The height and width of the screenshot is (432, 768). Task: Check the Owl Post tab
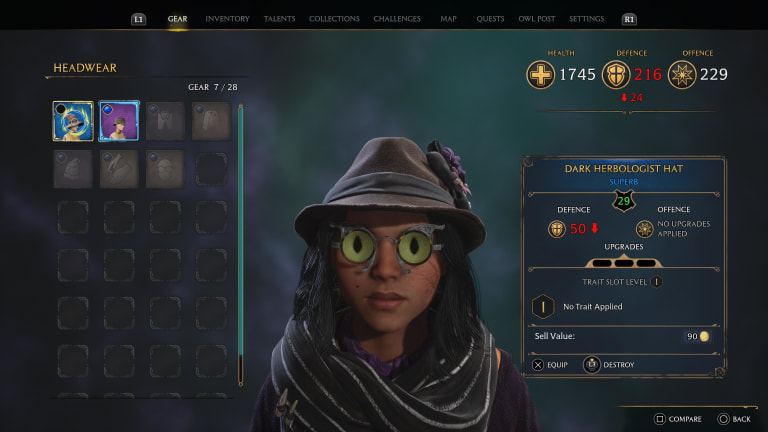tap(539, 19)
